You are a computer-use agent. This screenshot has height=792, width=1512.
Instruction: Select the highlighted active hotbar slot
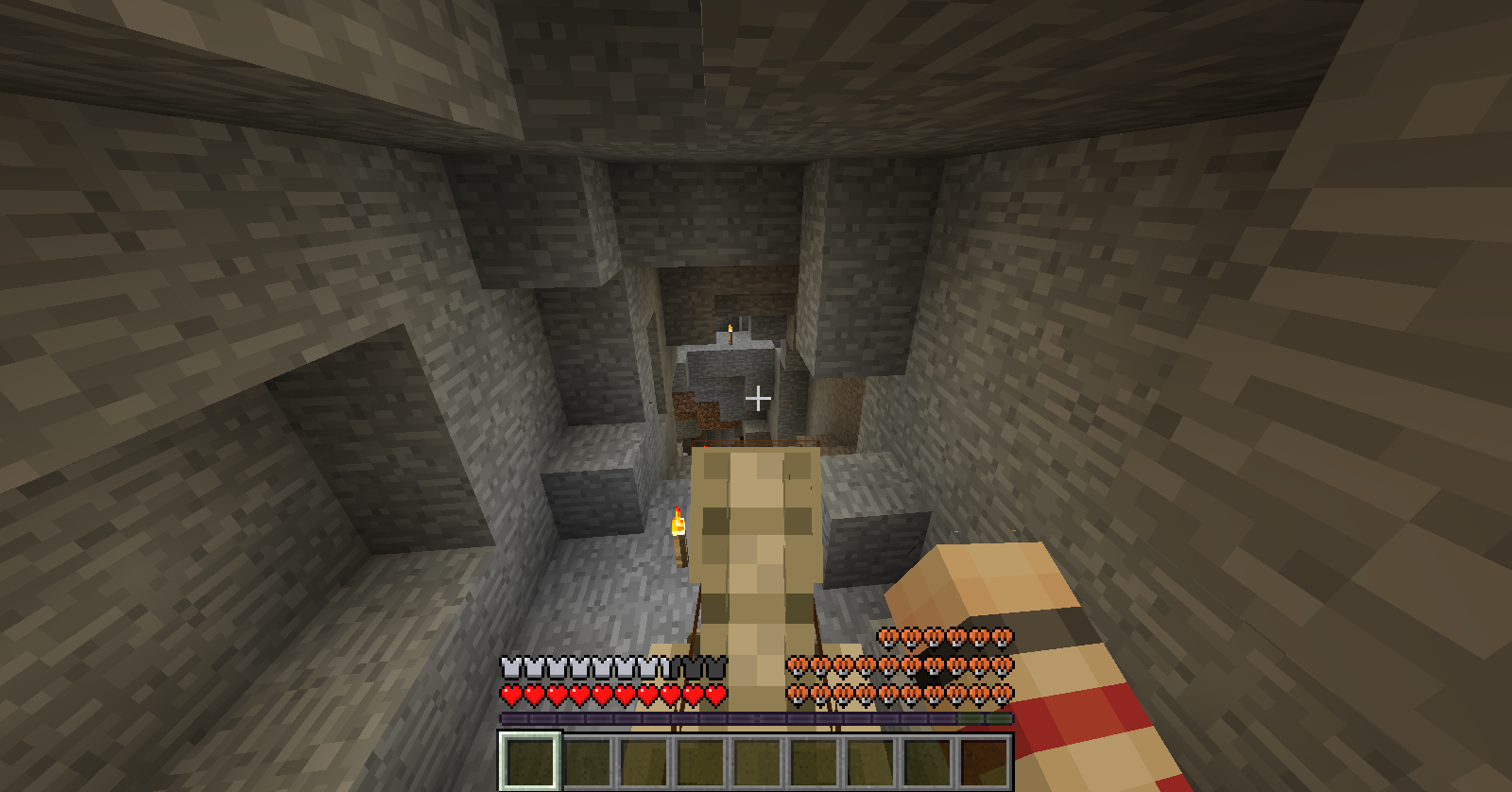tap(530, 762)
